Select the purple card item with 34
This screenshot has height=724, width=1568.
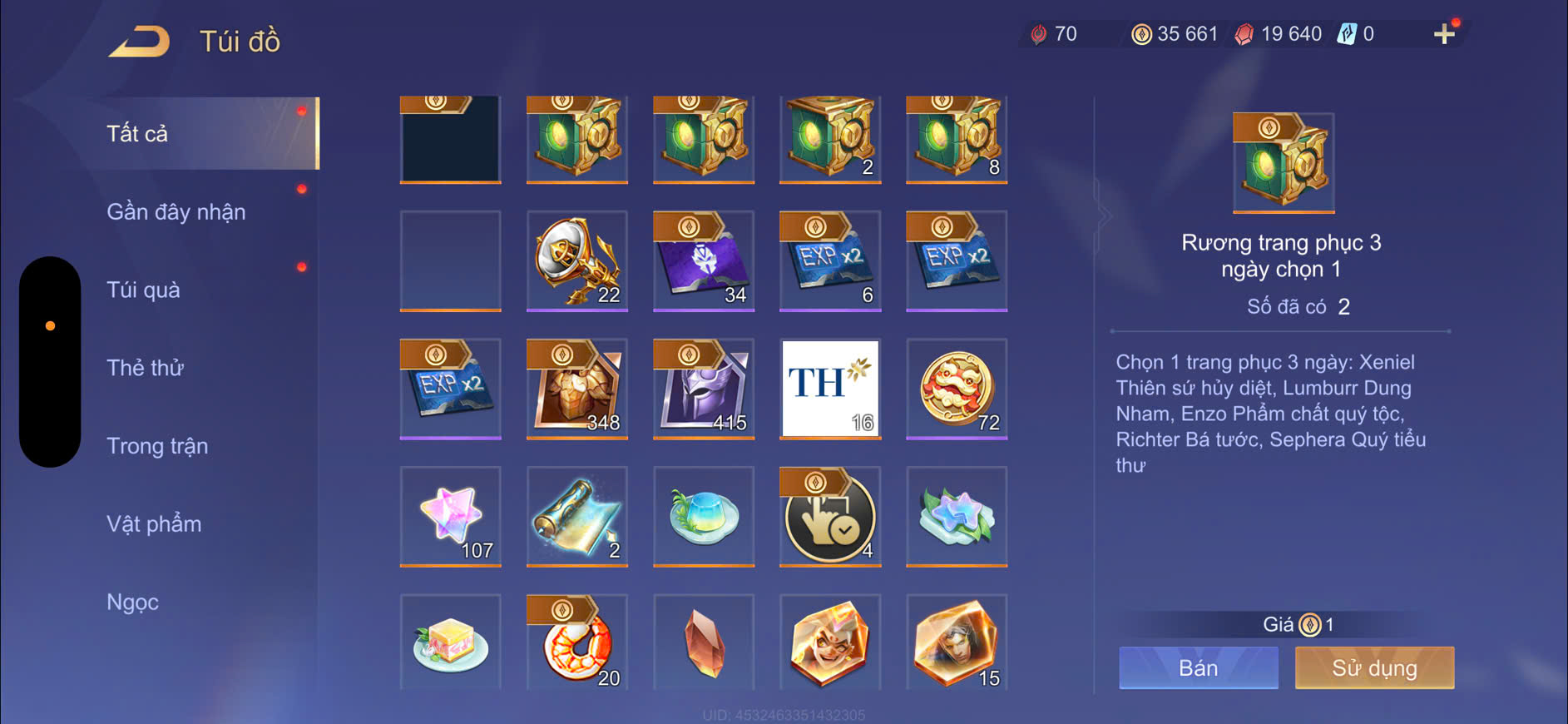coord(704,260)
